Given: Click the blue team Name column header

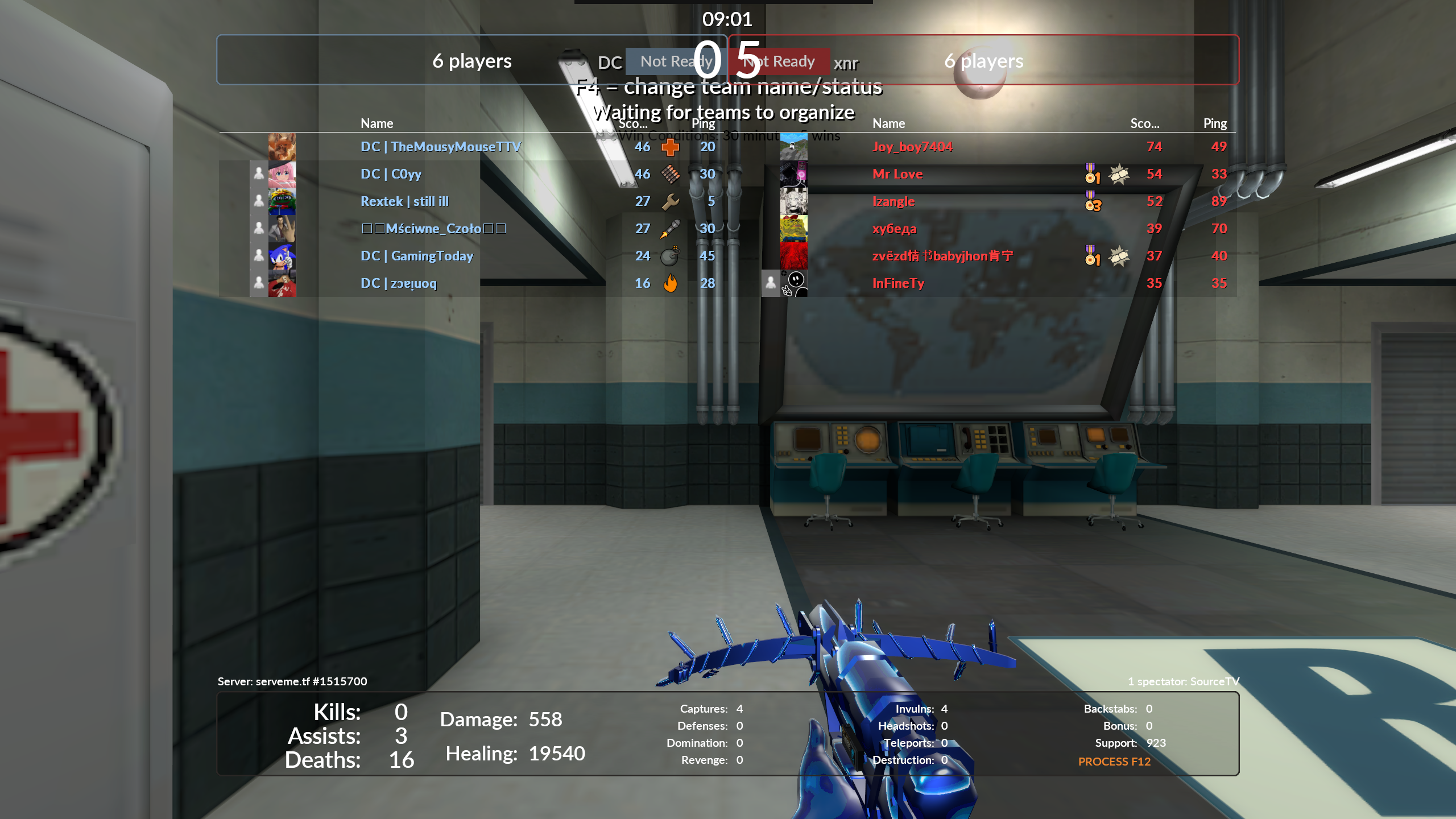Looking at the screenshot, I should pyautogui.click(x=377, y=123).
